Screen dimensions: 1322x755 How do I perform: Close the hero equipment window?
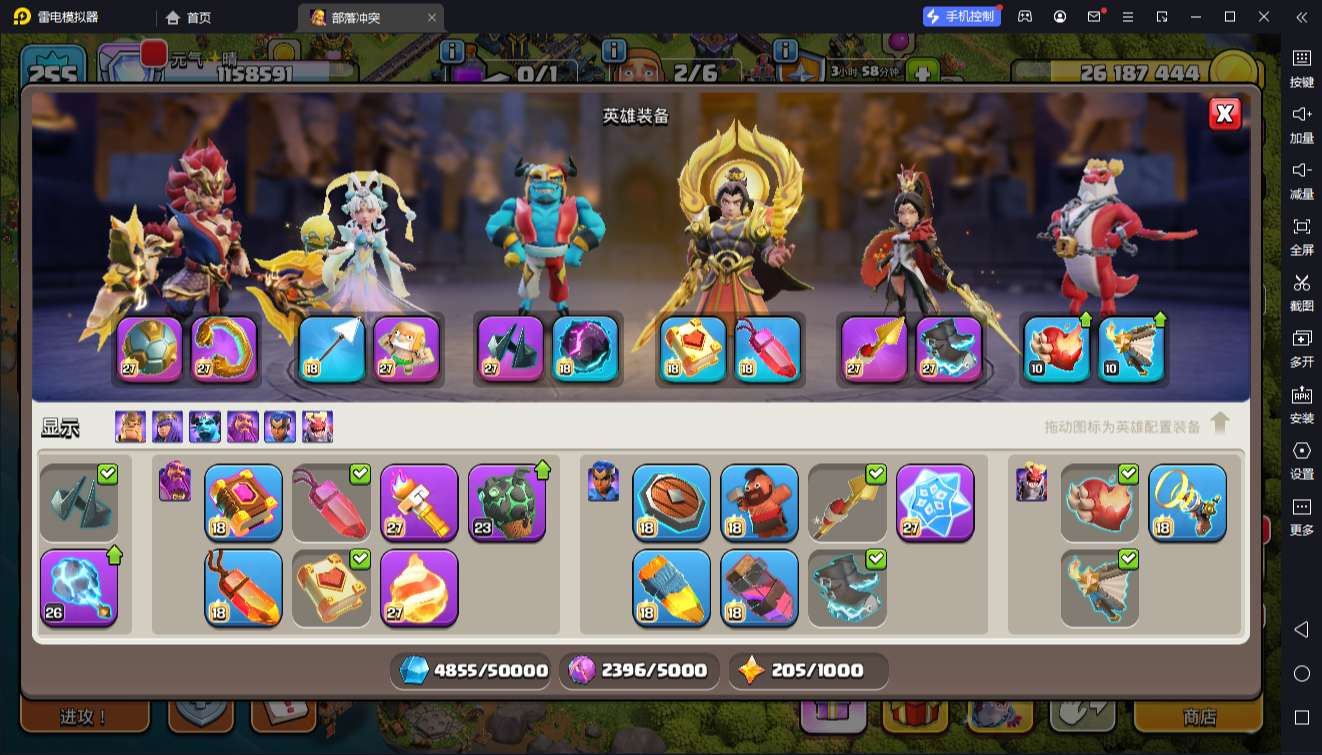point(1224,114)
